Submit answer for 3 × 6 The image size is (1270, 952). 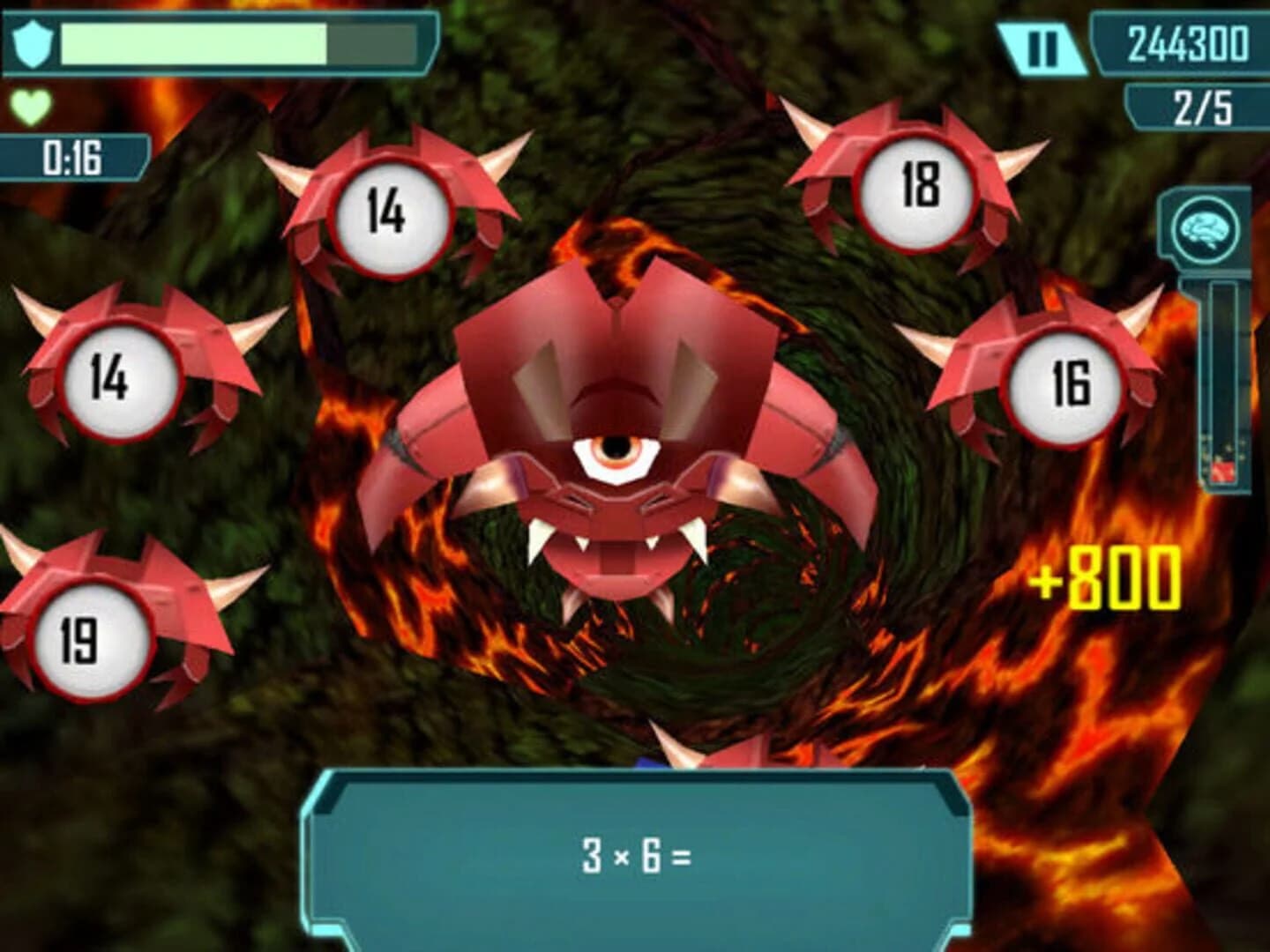[635, 853]
